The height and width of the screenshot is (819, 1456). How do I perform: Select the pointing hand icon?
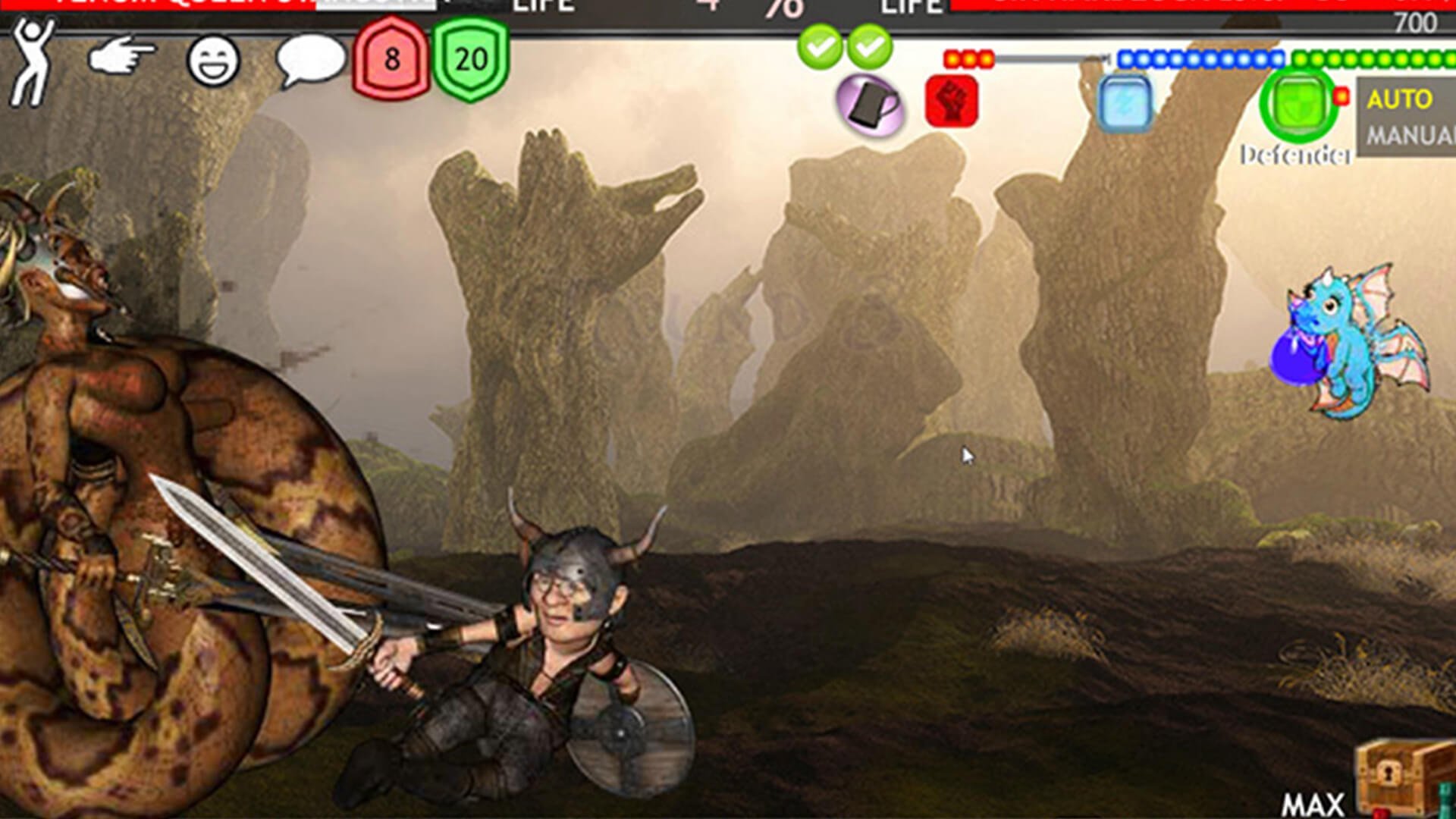click(x=121, y=58)
